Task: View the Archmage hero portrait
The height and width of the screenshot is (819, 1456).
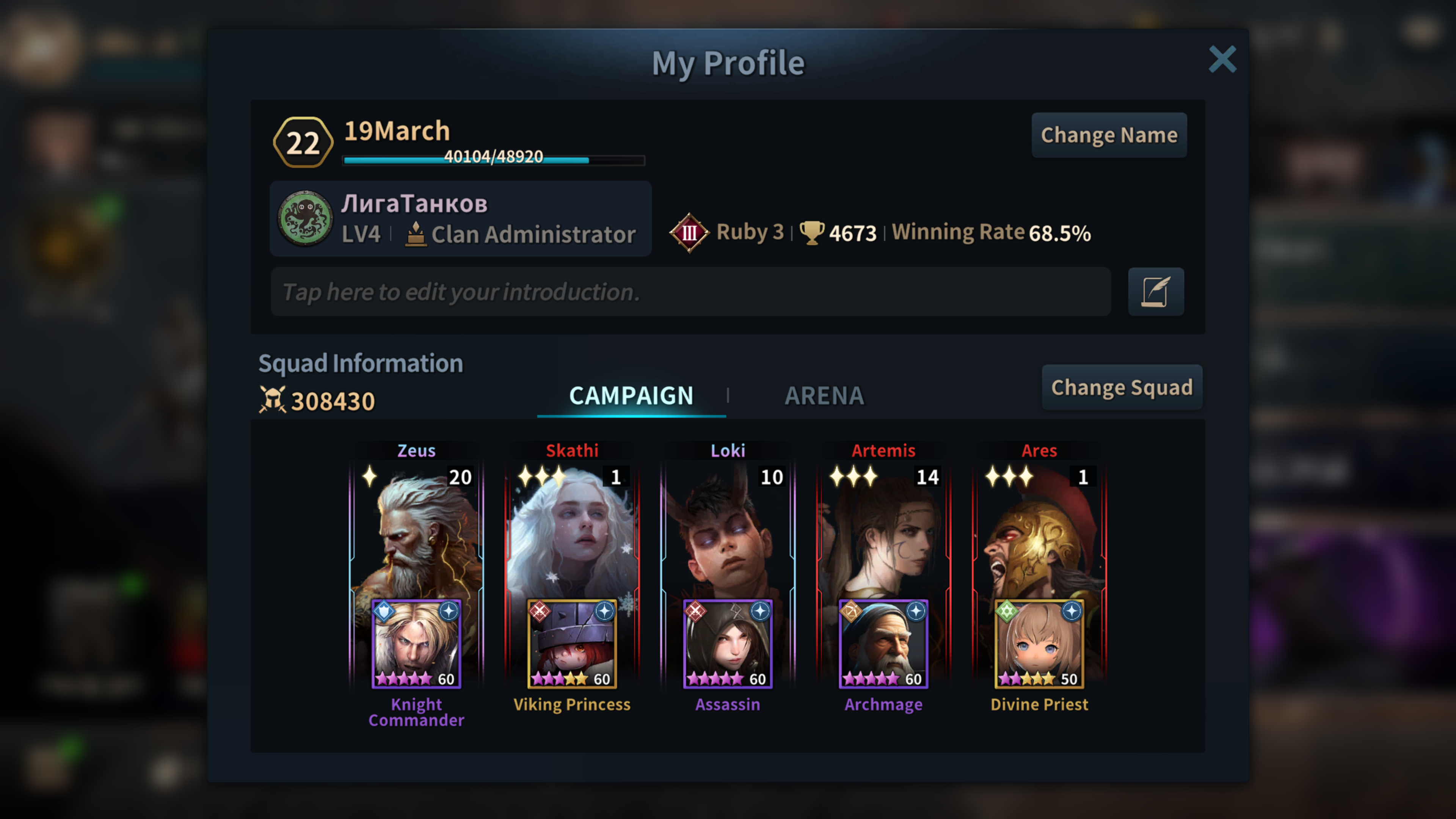Action: [883, 643]
